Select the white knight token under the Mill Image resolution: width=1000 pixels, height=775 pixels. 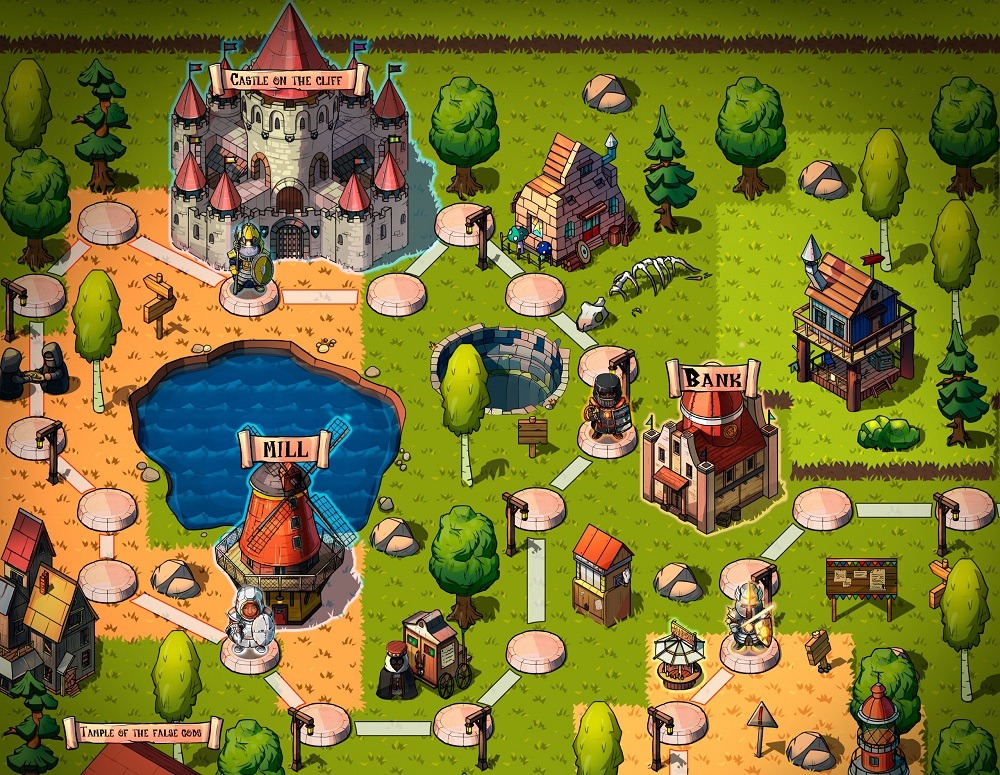point(249,621)
